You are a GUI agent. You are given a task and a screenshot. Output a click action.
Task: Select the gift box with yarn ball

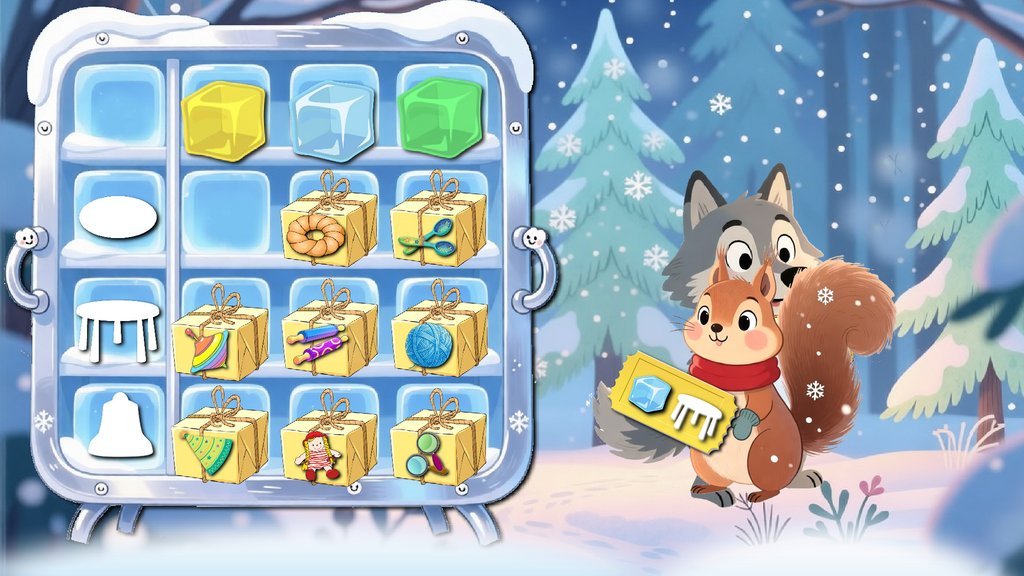tap(438, 338)
